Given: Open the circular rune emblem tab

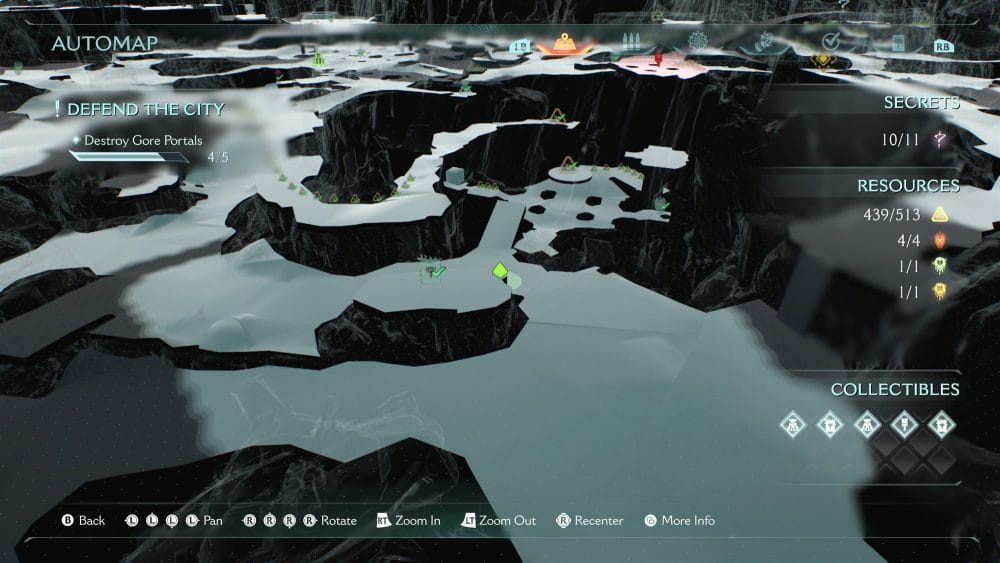Looking at the screenshot, I should point(698,42).
